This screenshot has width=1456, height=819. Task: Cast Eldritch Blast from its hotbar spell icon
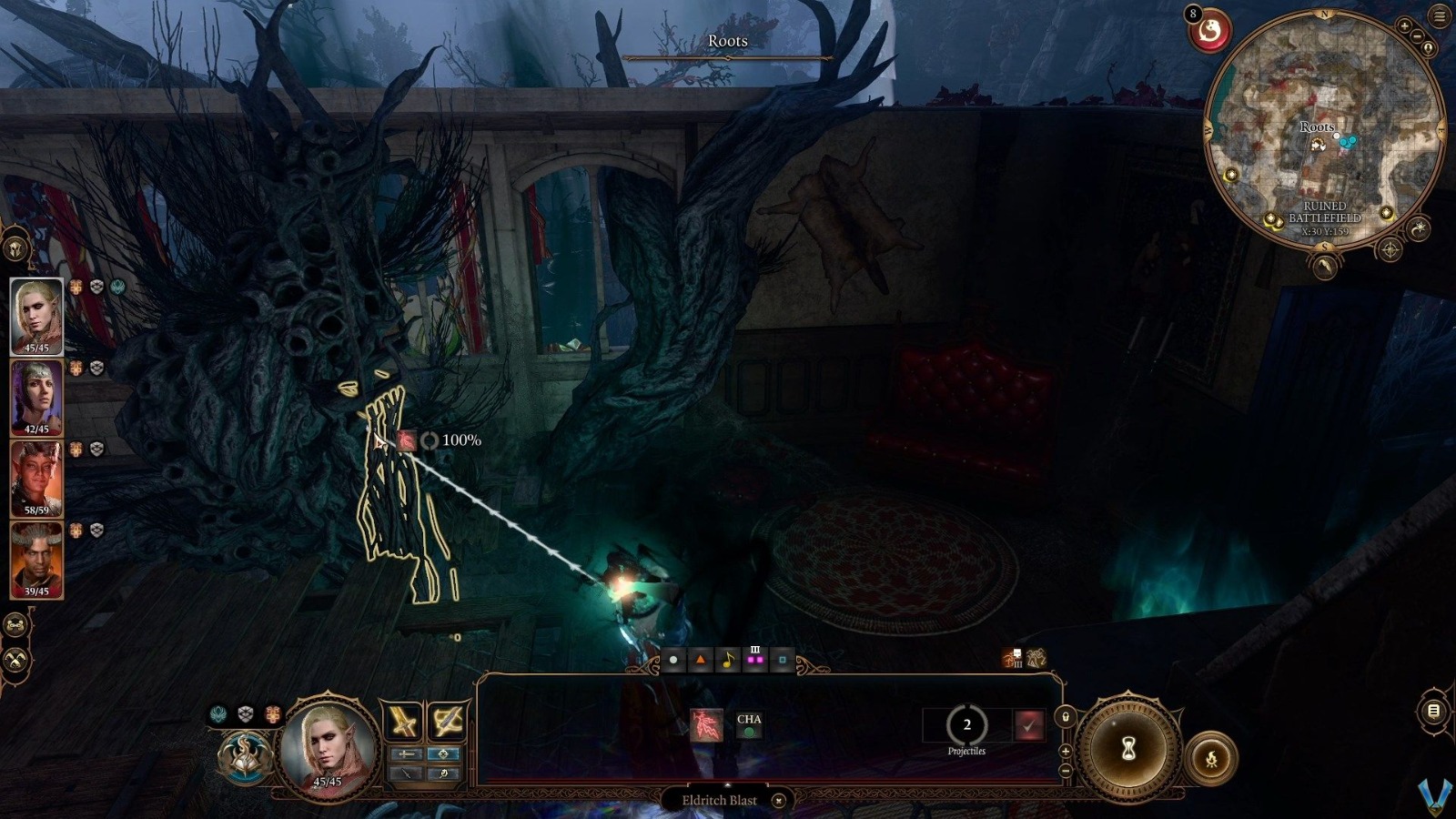click(x=707, y=724)
